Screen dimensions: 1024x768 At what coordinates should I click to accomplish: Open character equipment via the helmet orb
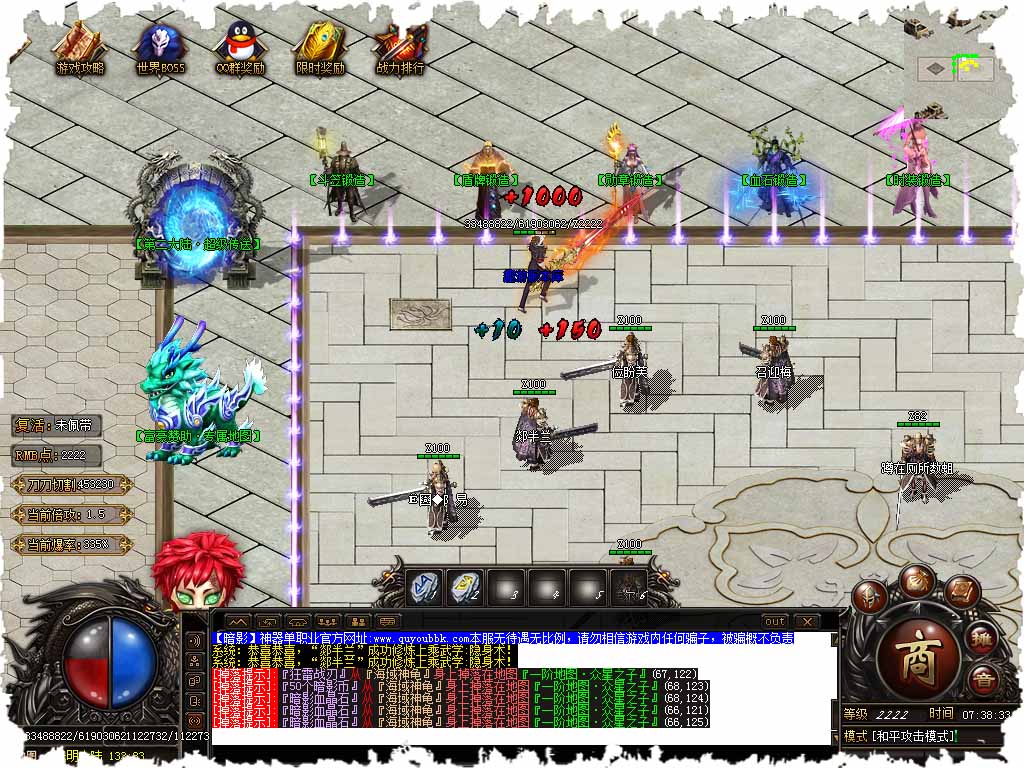(871, 596)
